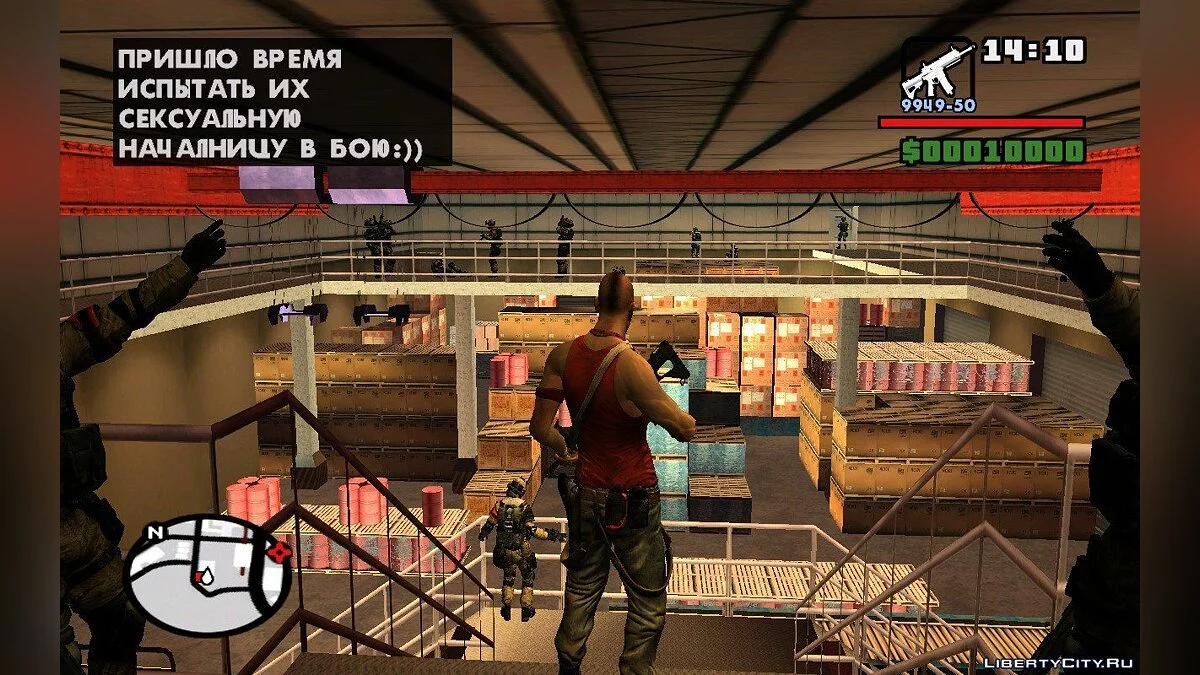Click the LibertyCity.ru watermark link
The width and height of the screenshot is (1200, 675).
1061,663
